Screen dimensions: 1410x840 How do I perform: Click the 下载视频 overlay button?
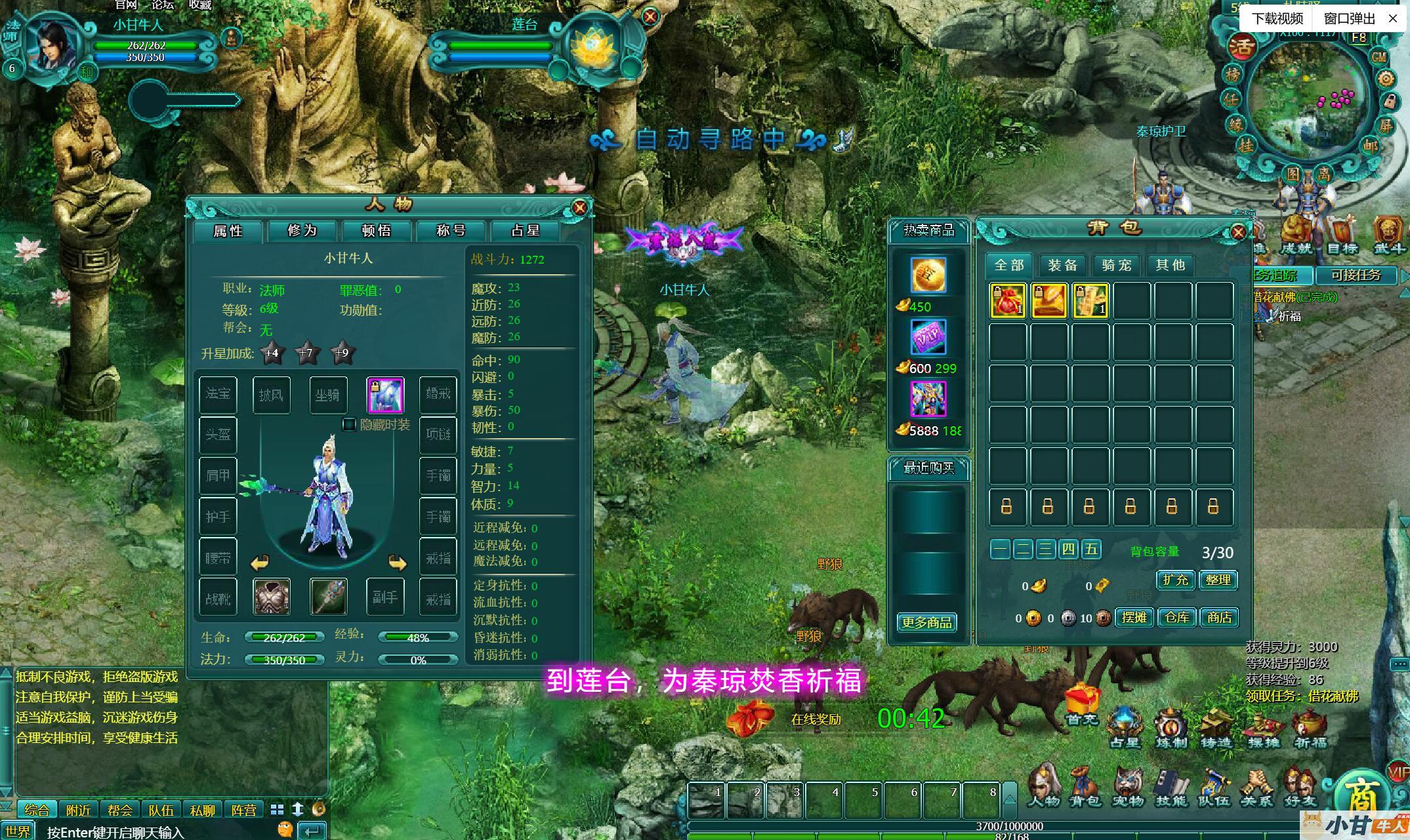1277,18
